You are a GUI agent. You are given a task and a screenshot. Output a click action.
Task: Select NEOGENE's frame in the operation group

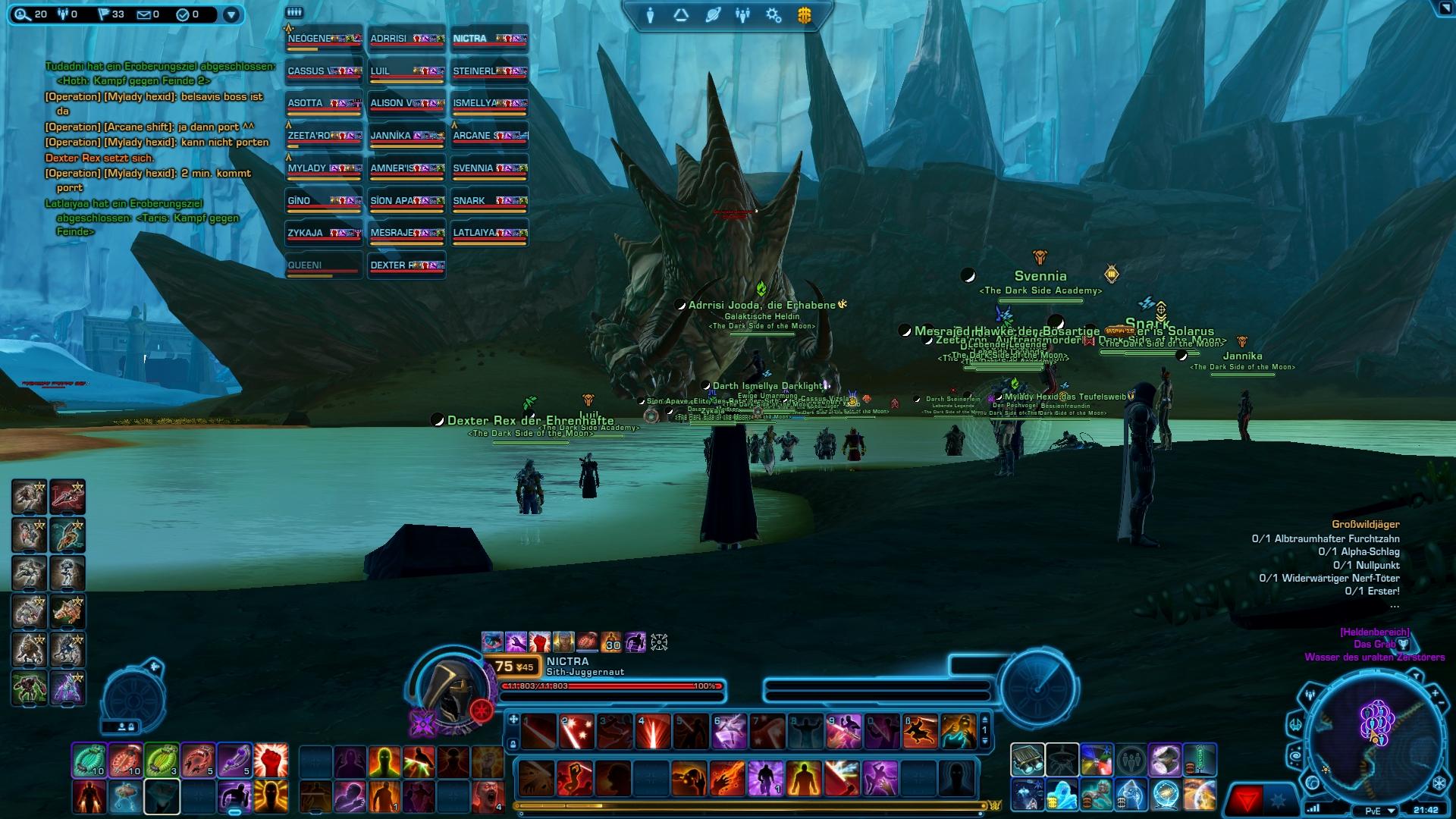(322, 39)
